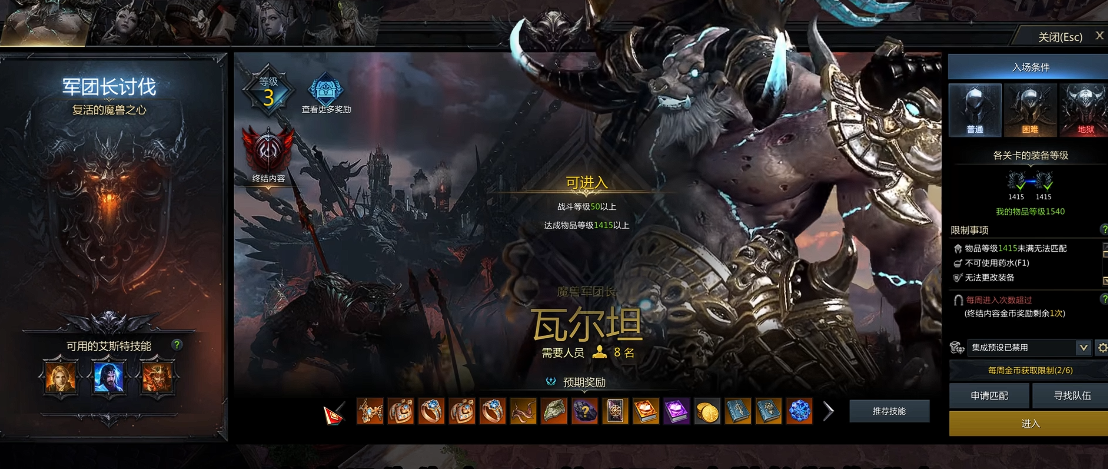This screenshot has height=469, width=1108.
Task: Show next rewards with the right arrow
Action: pyautogui.click(x=829, y=411)
